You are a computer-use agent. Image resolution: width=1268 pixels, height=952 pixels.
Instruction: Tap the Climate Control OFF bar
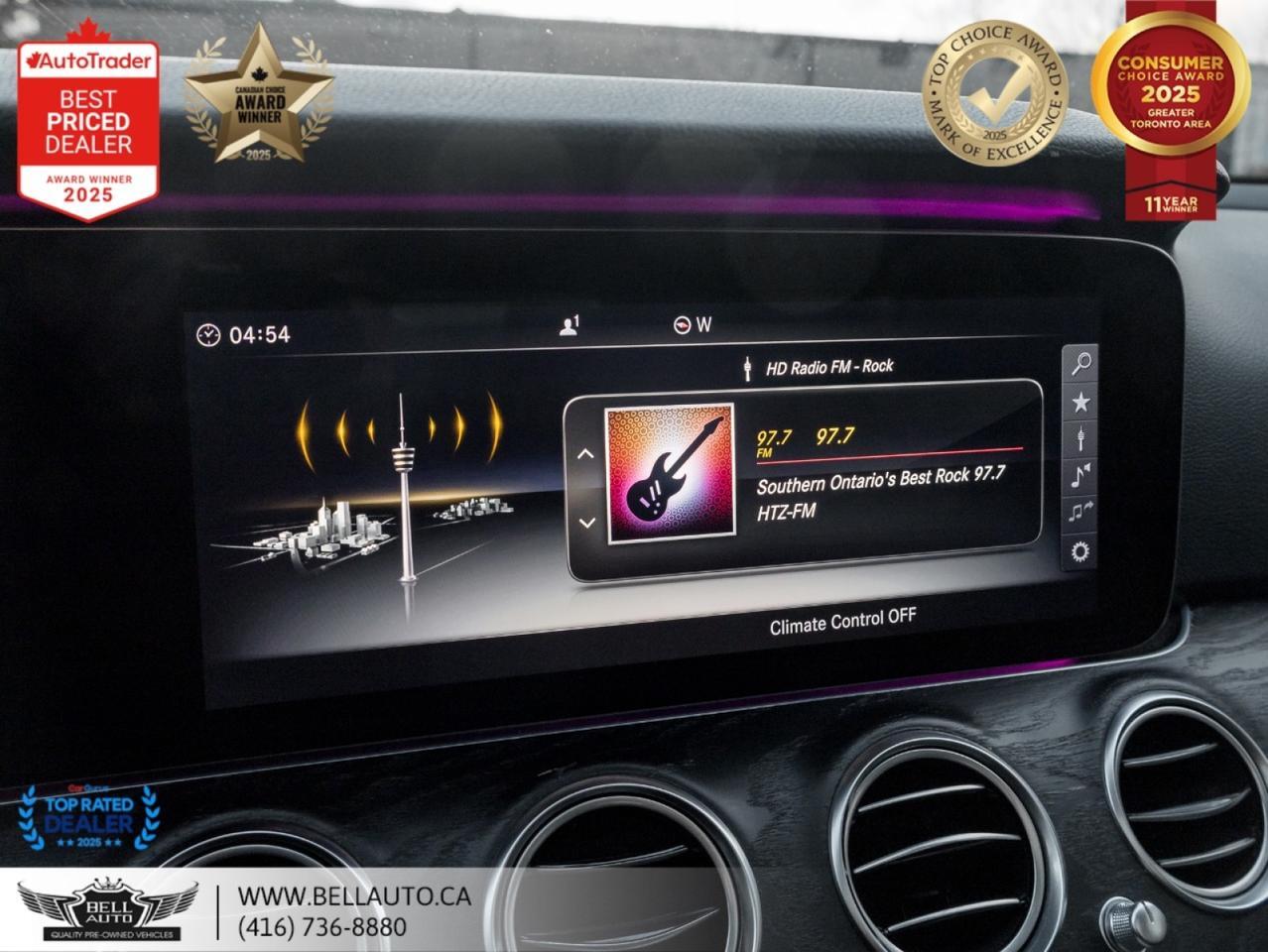point(842,622)
